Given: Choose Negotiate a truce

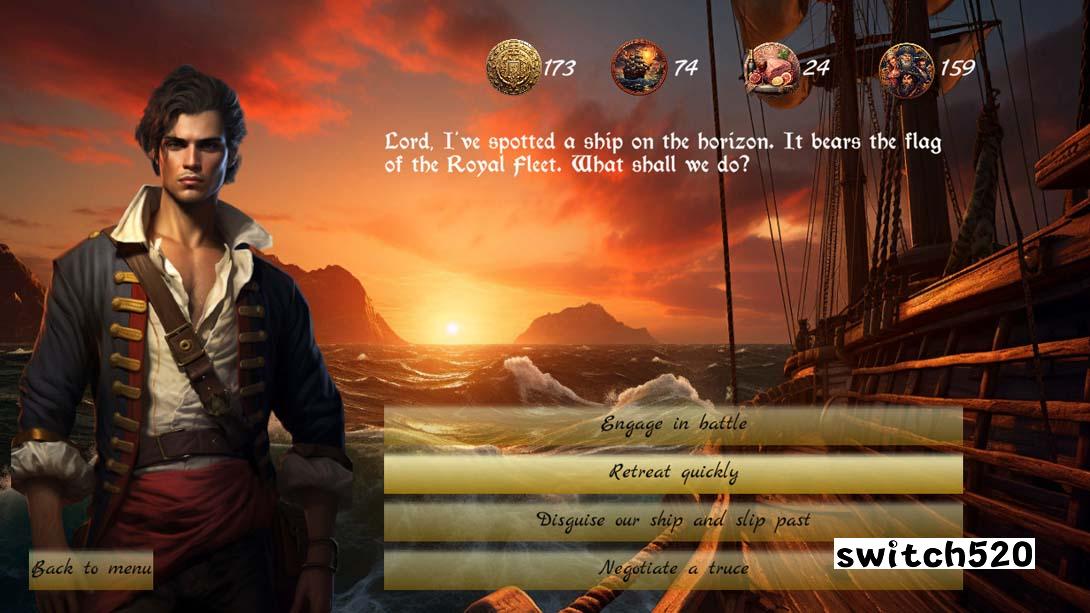Looking at the screenshot, I should [x=673, y=568].
